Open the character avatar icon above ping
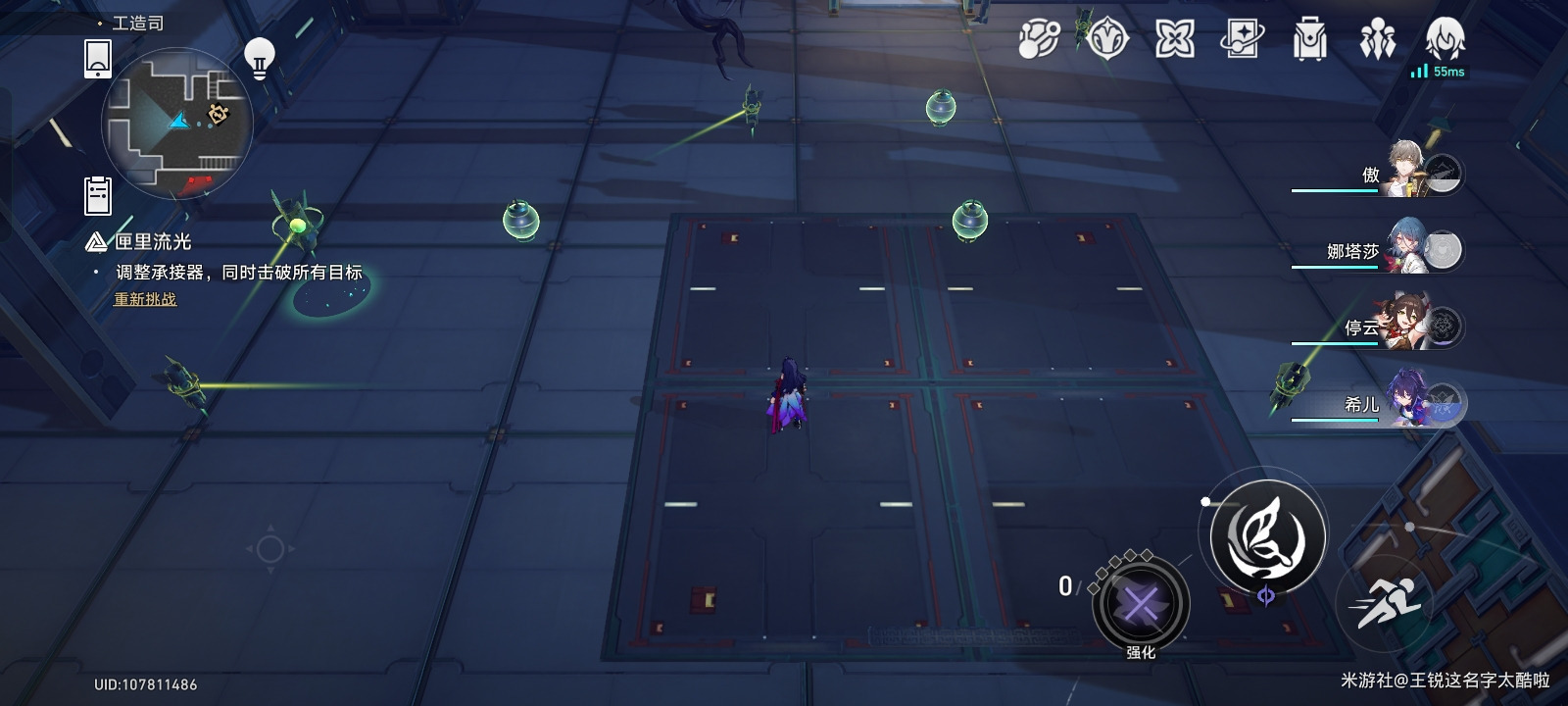 1445,39
